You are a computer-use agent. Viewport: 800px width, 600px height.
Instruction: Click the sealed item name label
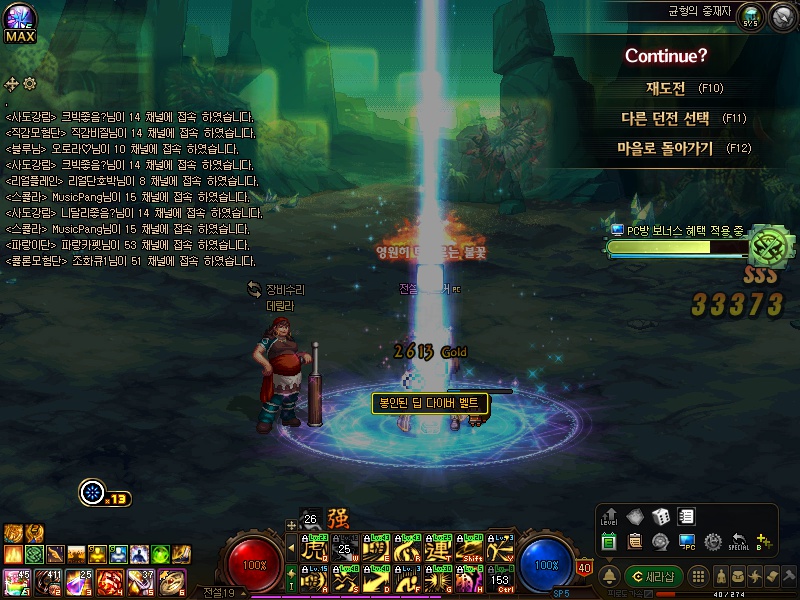[431, 403]
